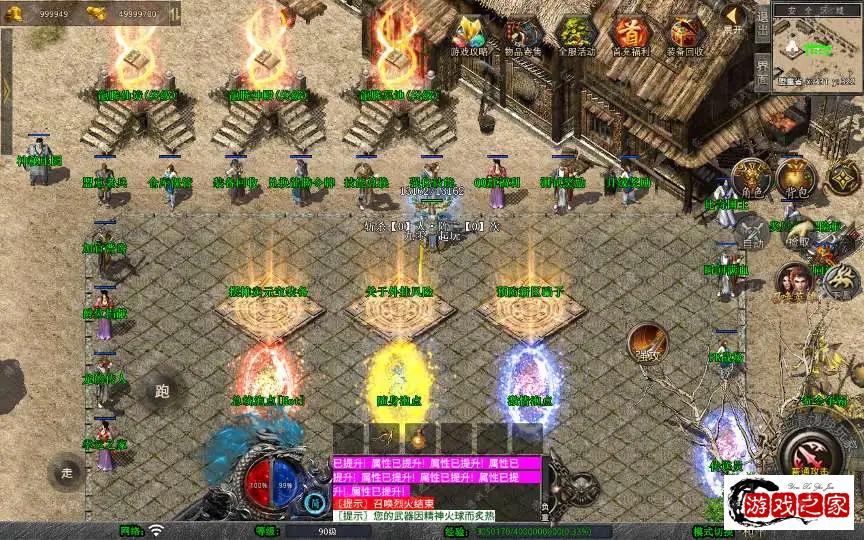
Task: Tap the 普通攻击 normal attack button
Action: 810,443
